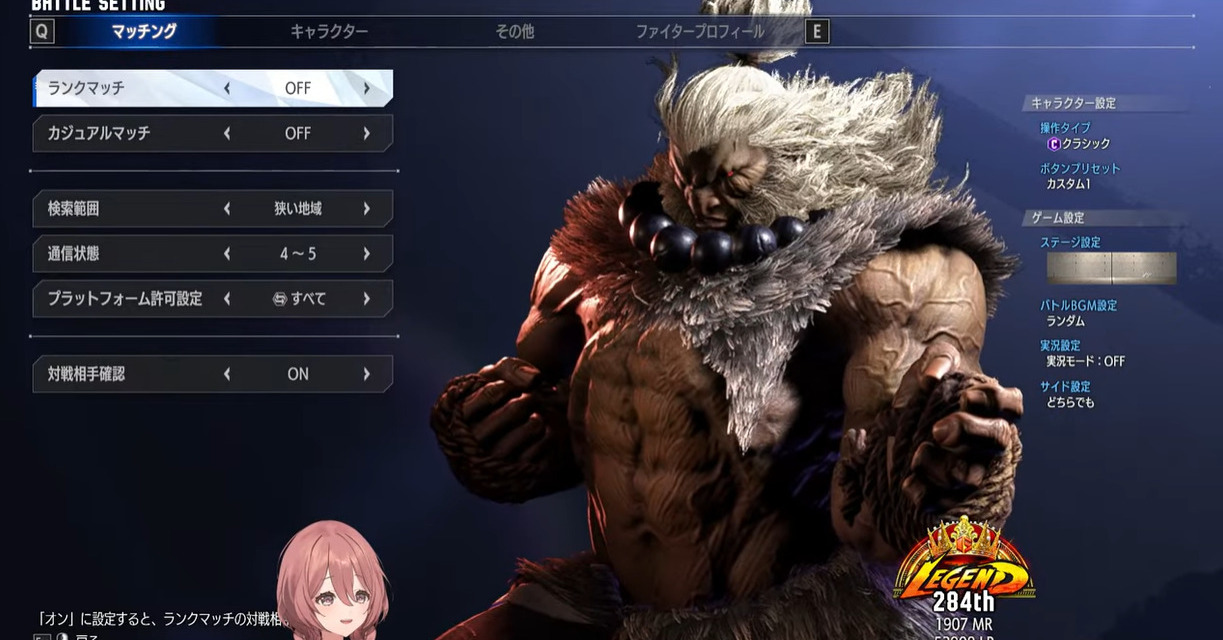1223x640 pixels.
Task: Click left arrow on プラットフォーム許可設定 row
Action: coord(227,299)
